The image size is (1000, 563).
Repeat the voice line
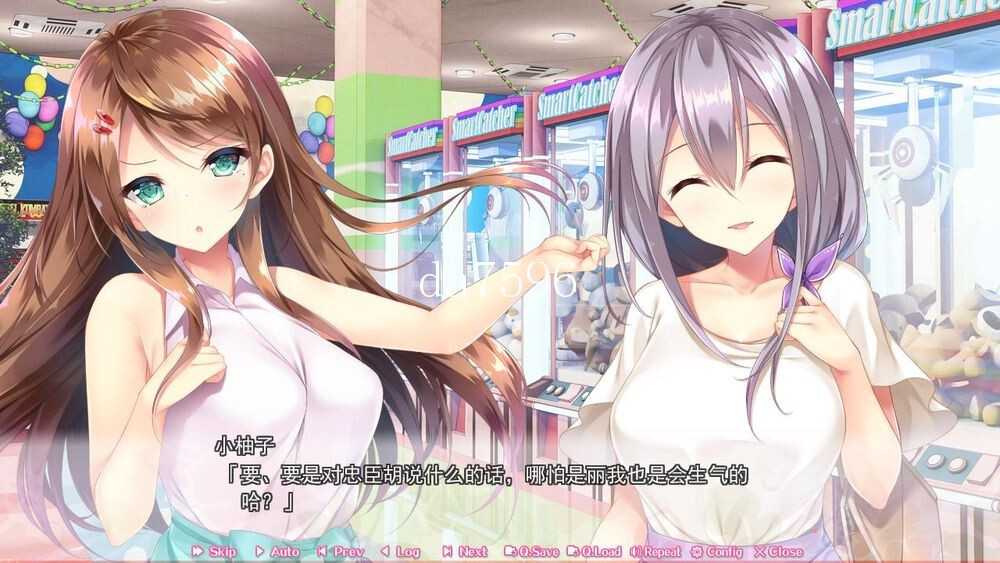pos(655,551)
